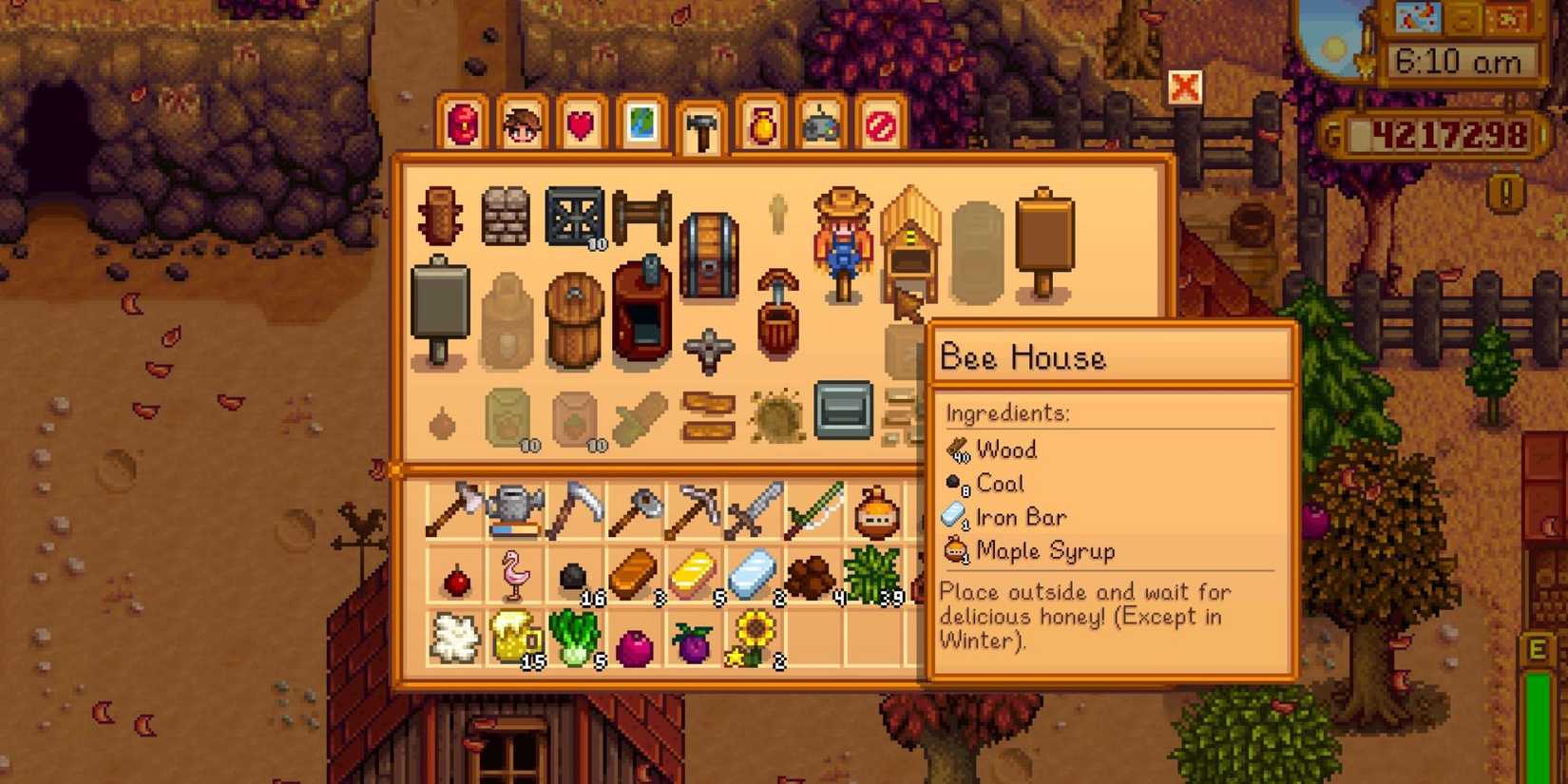Select the Quality Sprinkler recipe
Image resolution: width=1568 pixels, height=784 pixels.
(707, 352)
